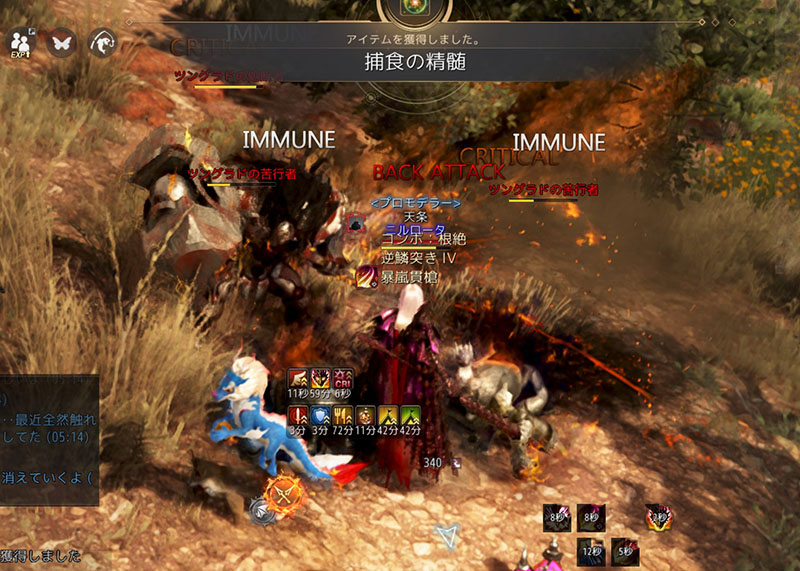800x571 pixels.
Task: Open the fishing icon button
Action: (x=103, y=42)
